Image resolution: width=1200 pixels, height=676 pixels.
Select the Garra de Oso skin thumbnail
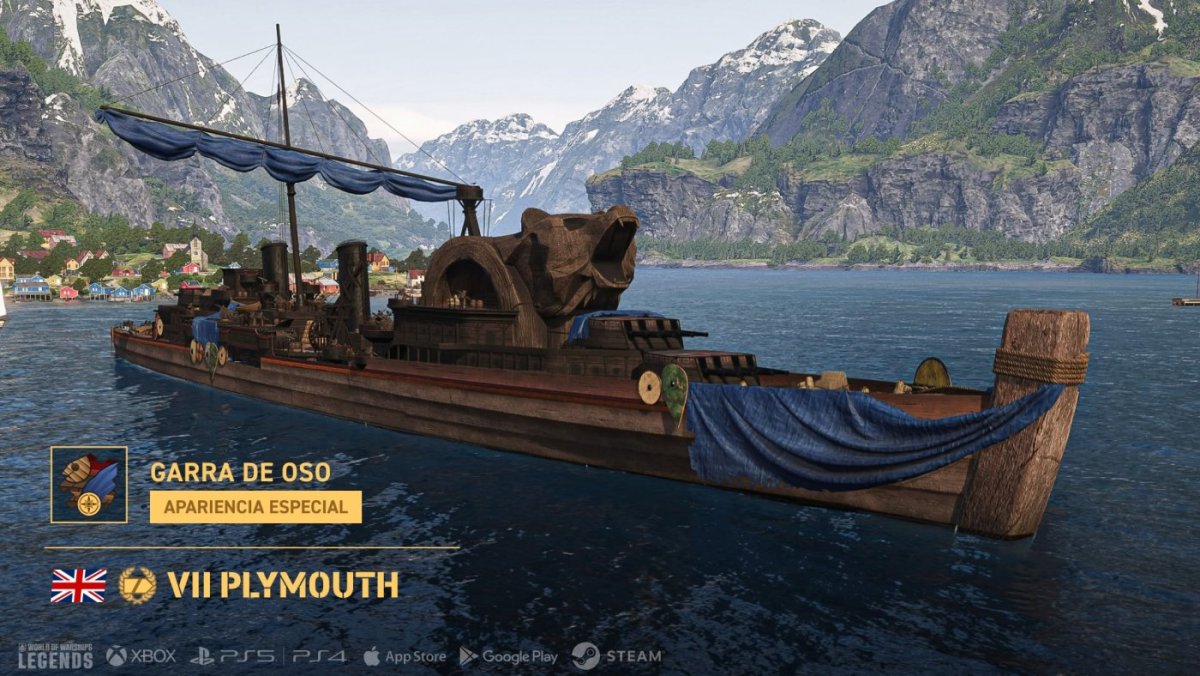[89, 485]
